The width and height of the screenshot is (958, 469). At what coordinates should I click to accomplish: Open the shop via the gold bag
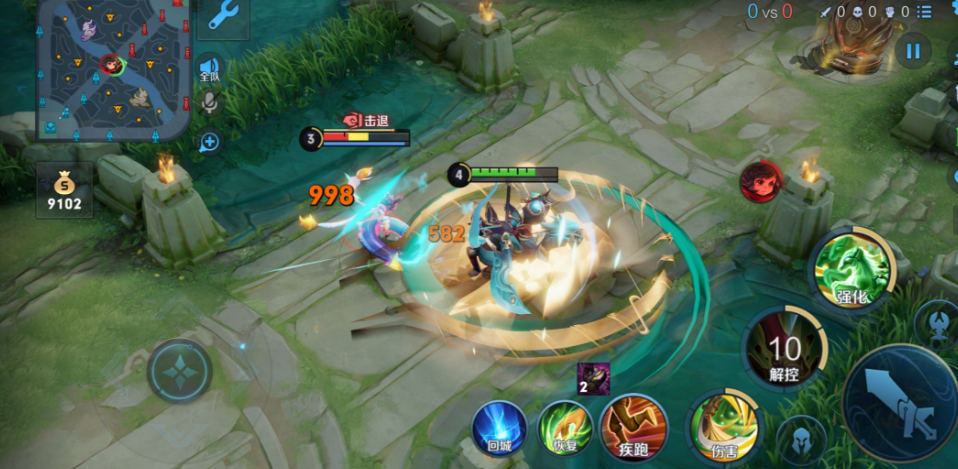64,191
